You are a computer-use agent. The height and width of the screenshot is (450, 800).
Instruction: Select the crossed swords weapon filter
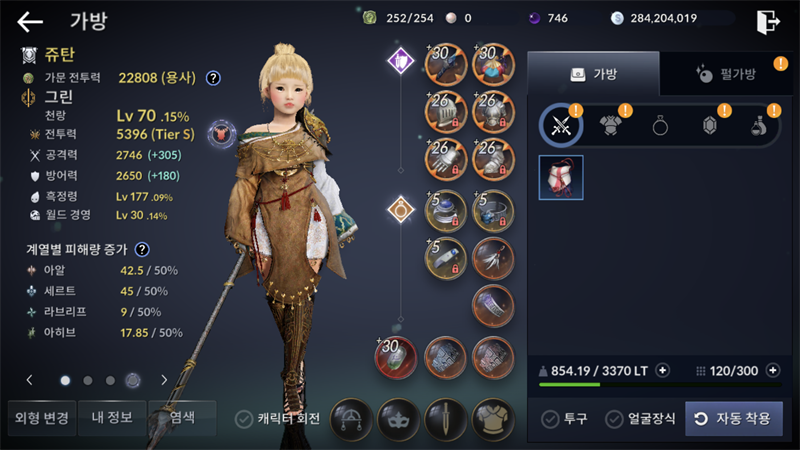click(x=561, y=126)
